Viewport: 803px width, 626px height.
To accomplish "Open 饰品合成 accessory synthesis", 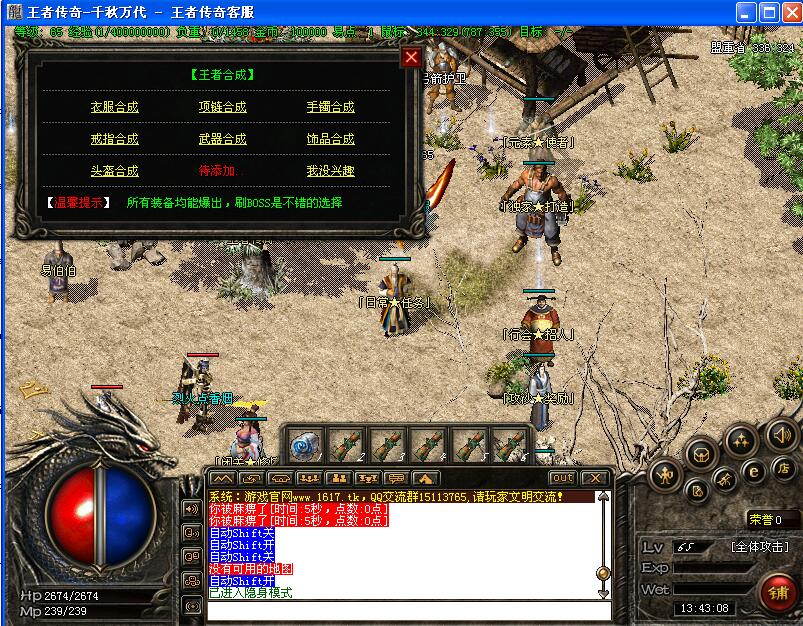I will pyautogui.click(x=330, y=139).
